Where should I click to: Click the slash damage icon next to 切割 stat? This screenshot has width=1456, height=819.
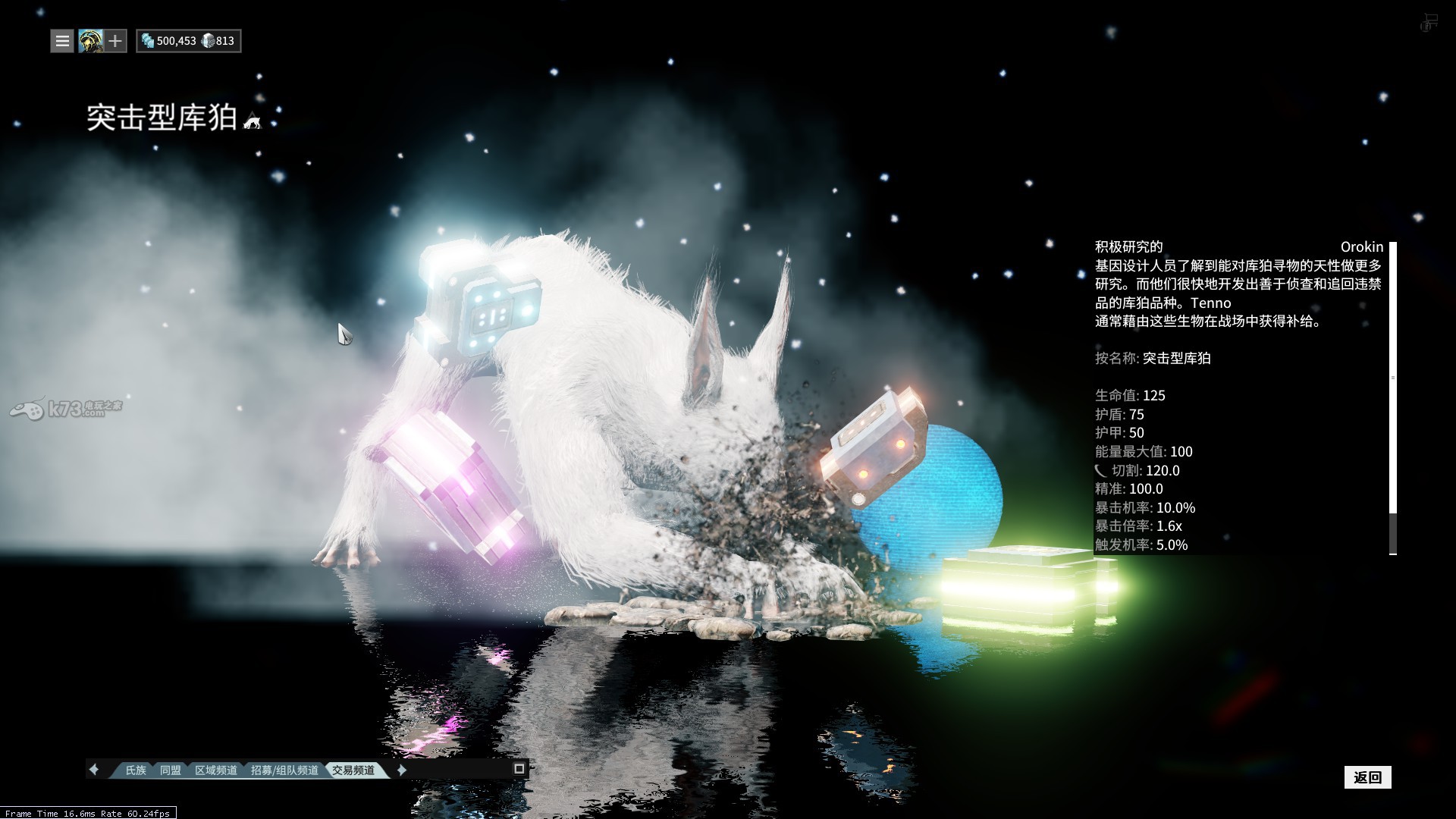[x=1101, y=470]
